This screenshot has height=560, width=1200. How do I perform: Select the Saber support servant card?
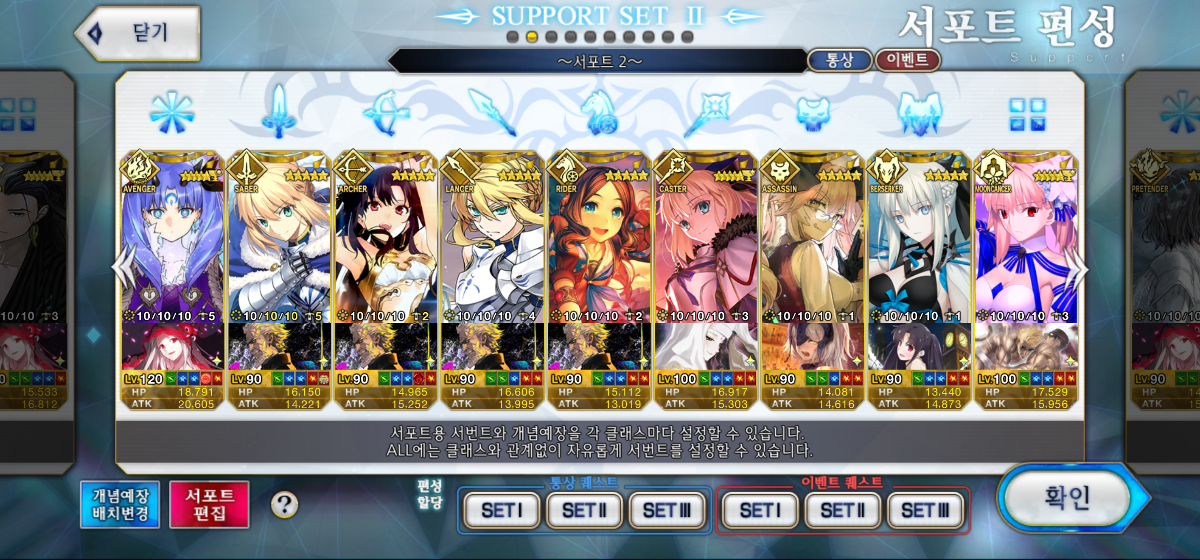279,240
